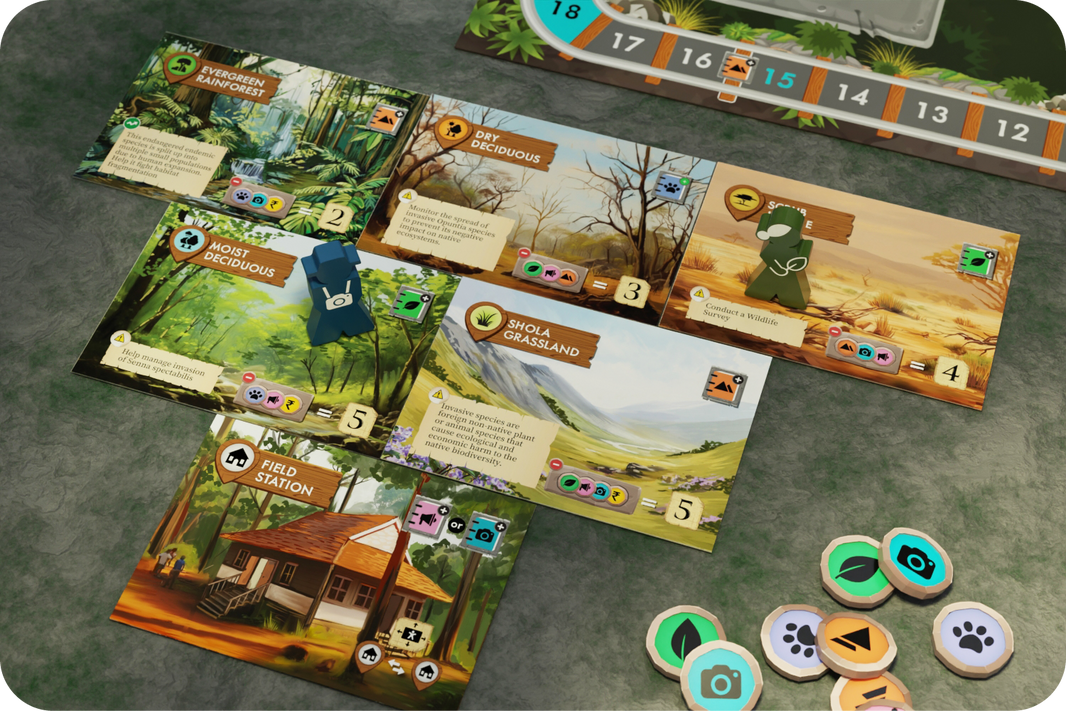Click the score track space 12
This screenshot has width=1066, height=711.
[x=1012, y=130]
